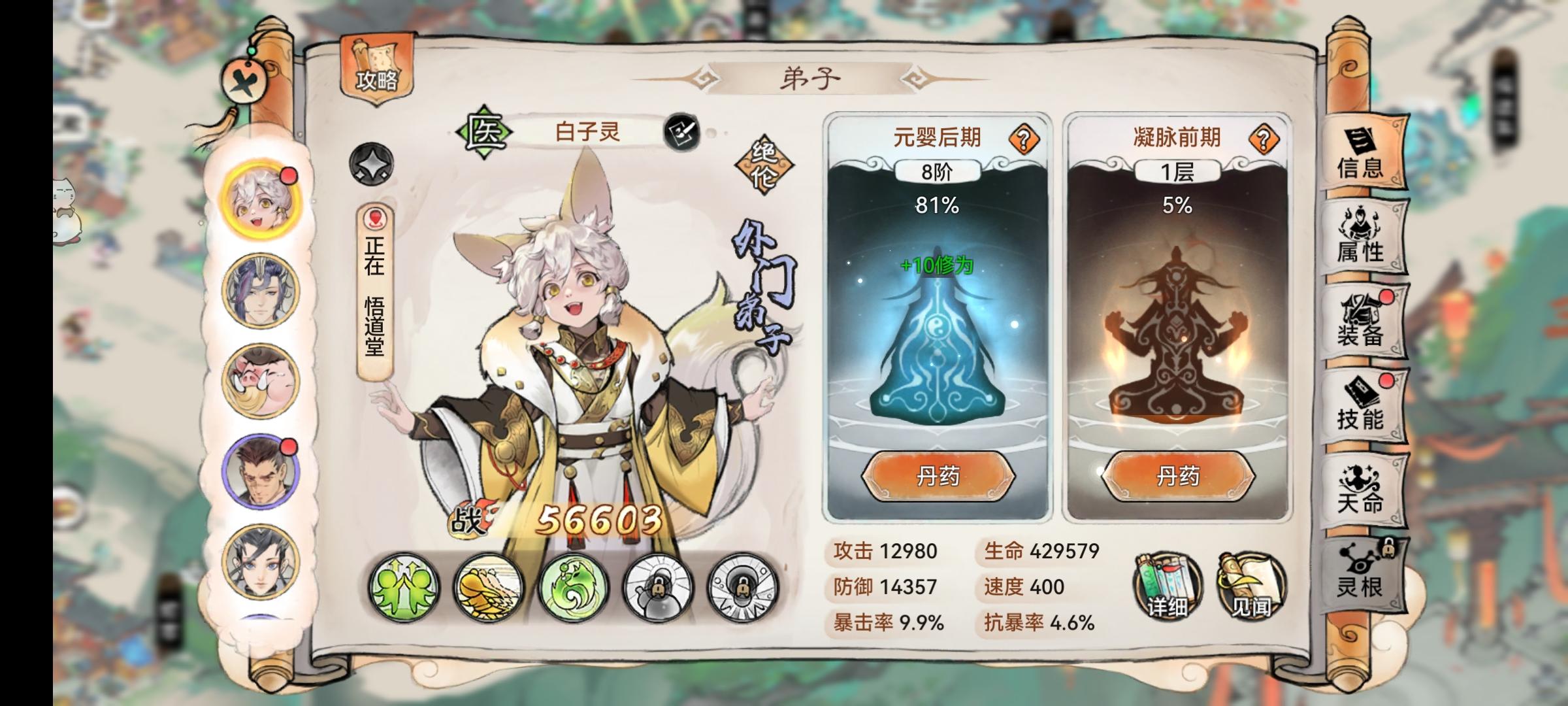Open the help mark beside 元婴后期
The width and height of the screenshot is (1568, 706).
(1024, 137)
